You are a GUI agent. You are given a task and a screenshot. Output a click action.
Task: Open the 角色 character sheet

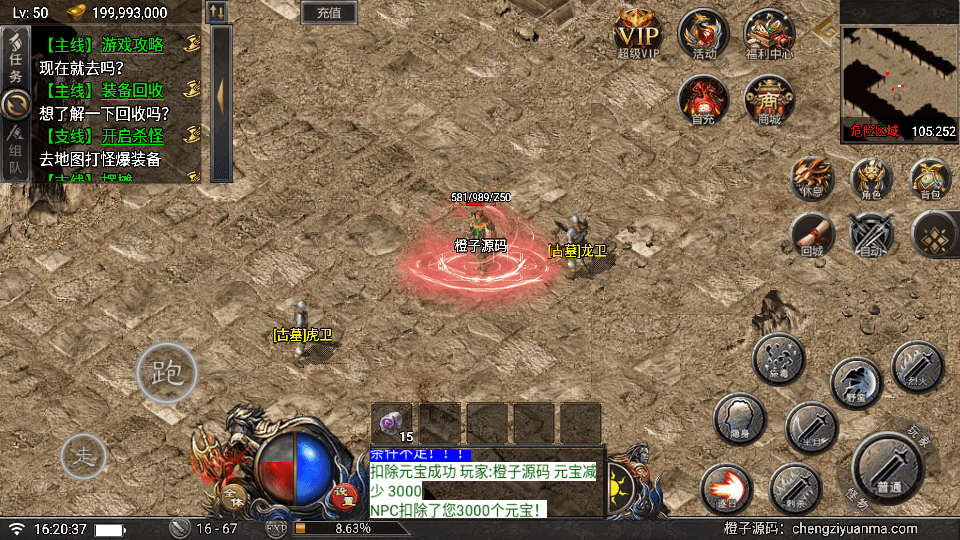pos(872,179)
